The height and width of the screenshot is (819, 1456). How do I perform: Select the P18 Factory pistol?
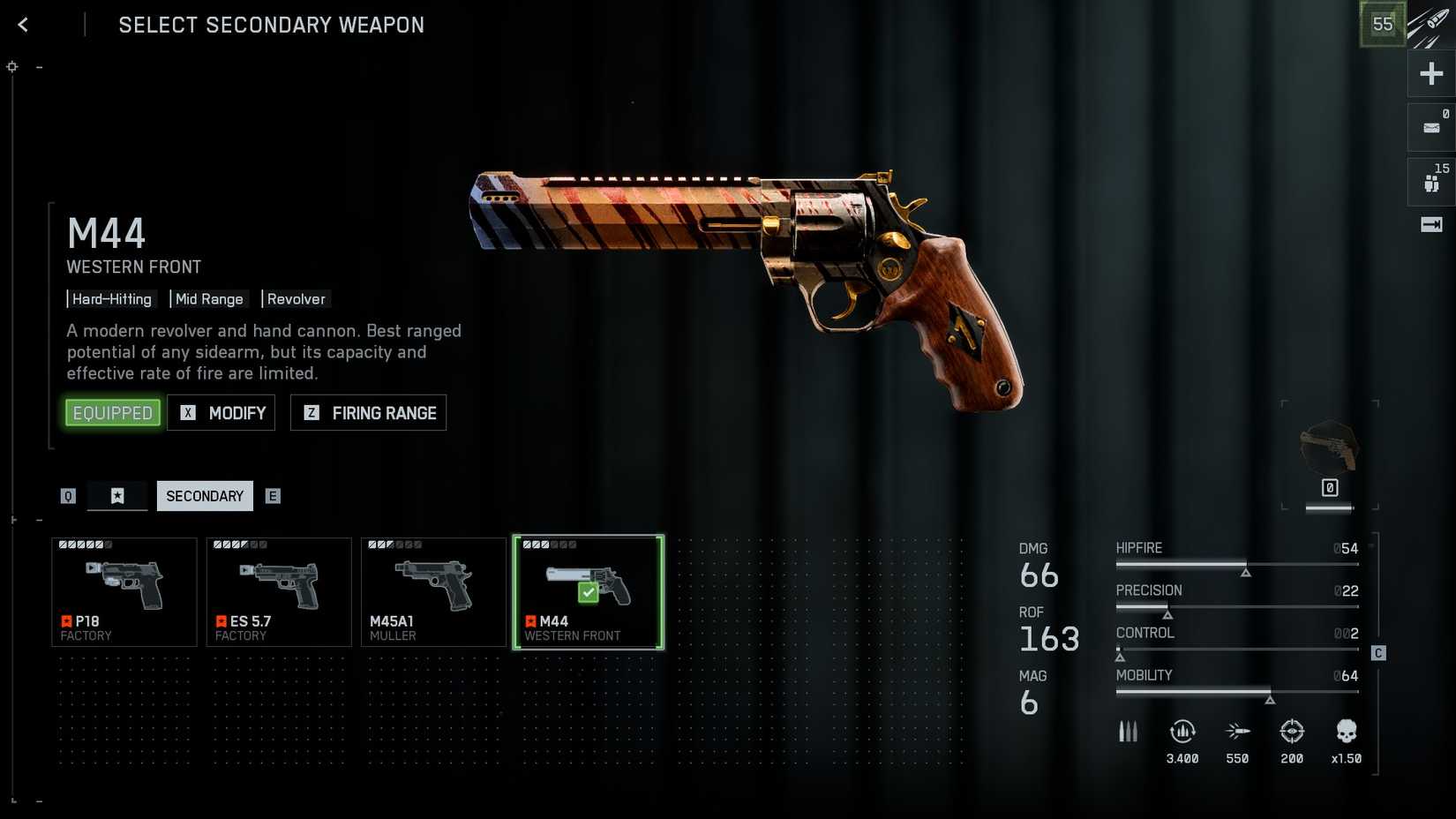[124, 592]
